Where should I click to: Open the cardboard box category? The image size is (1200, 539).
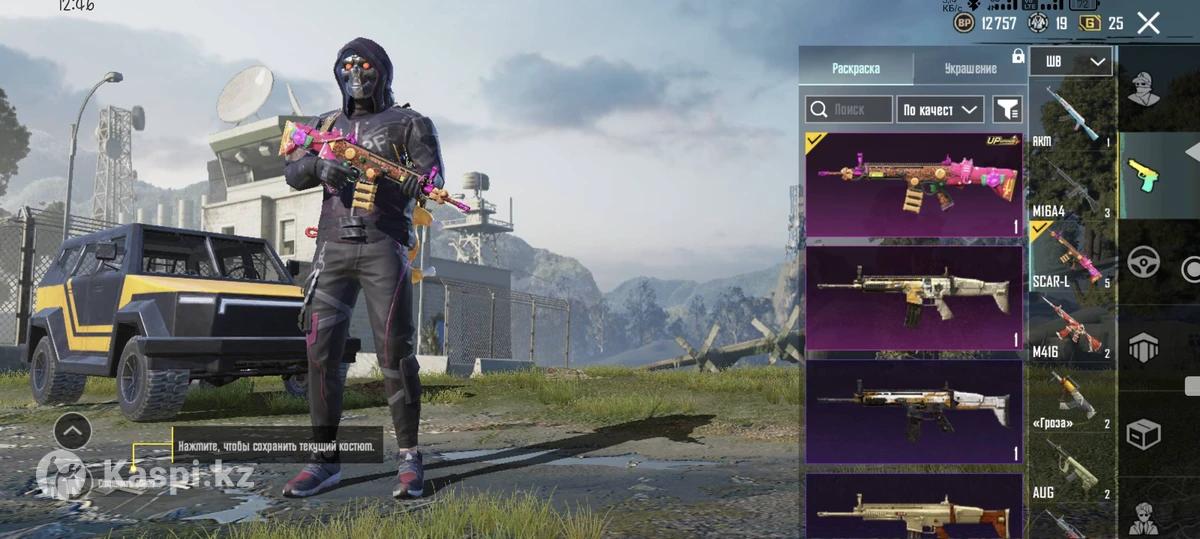pyautogui.click(x=1143, y=434)
